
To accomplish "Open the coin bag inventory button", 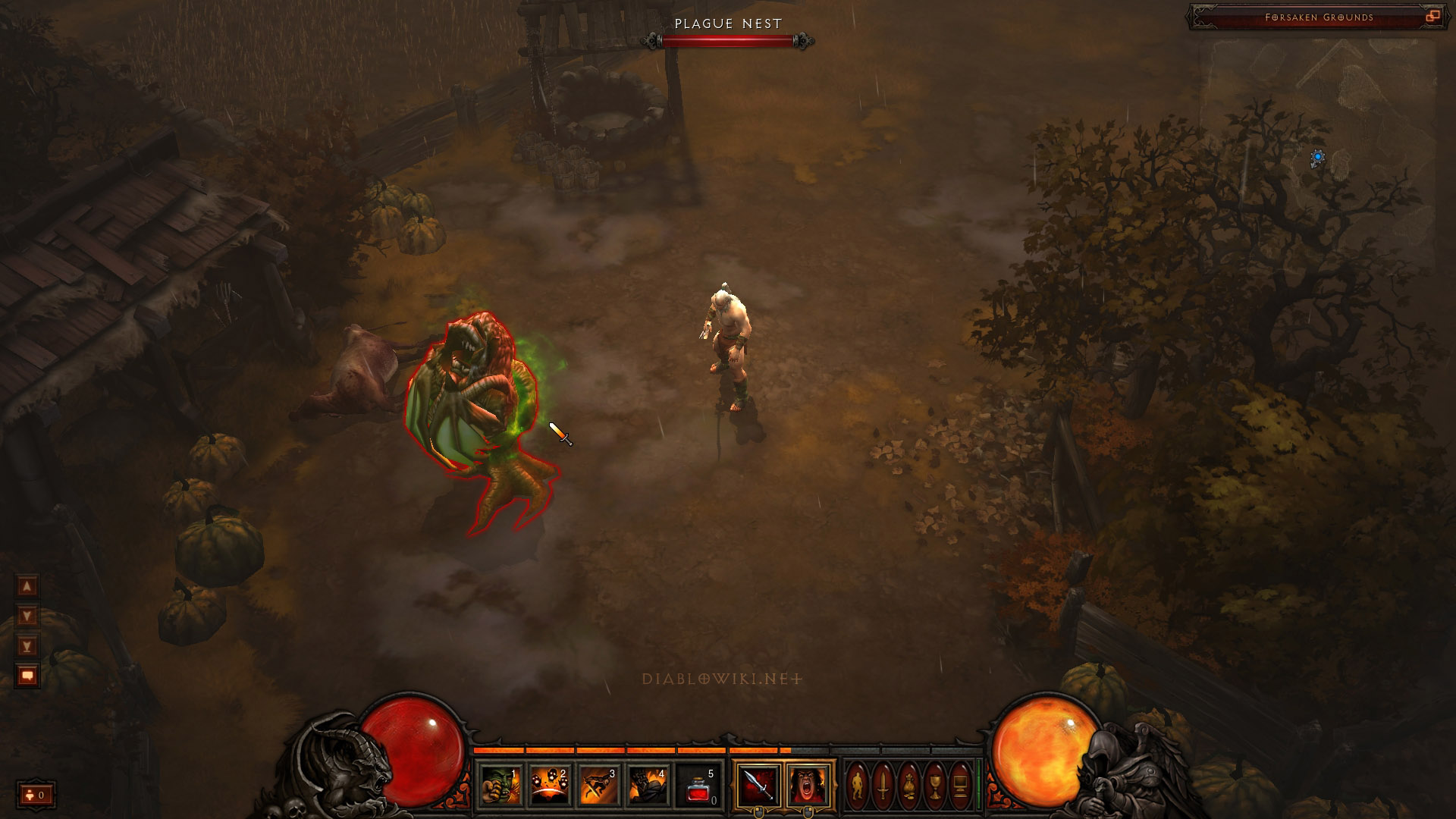I will tap(909, 785).
